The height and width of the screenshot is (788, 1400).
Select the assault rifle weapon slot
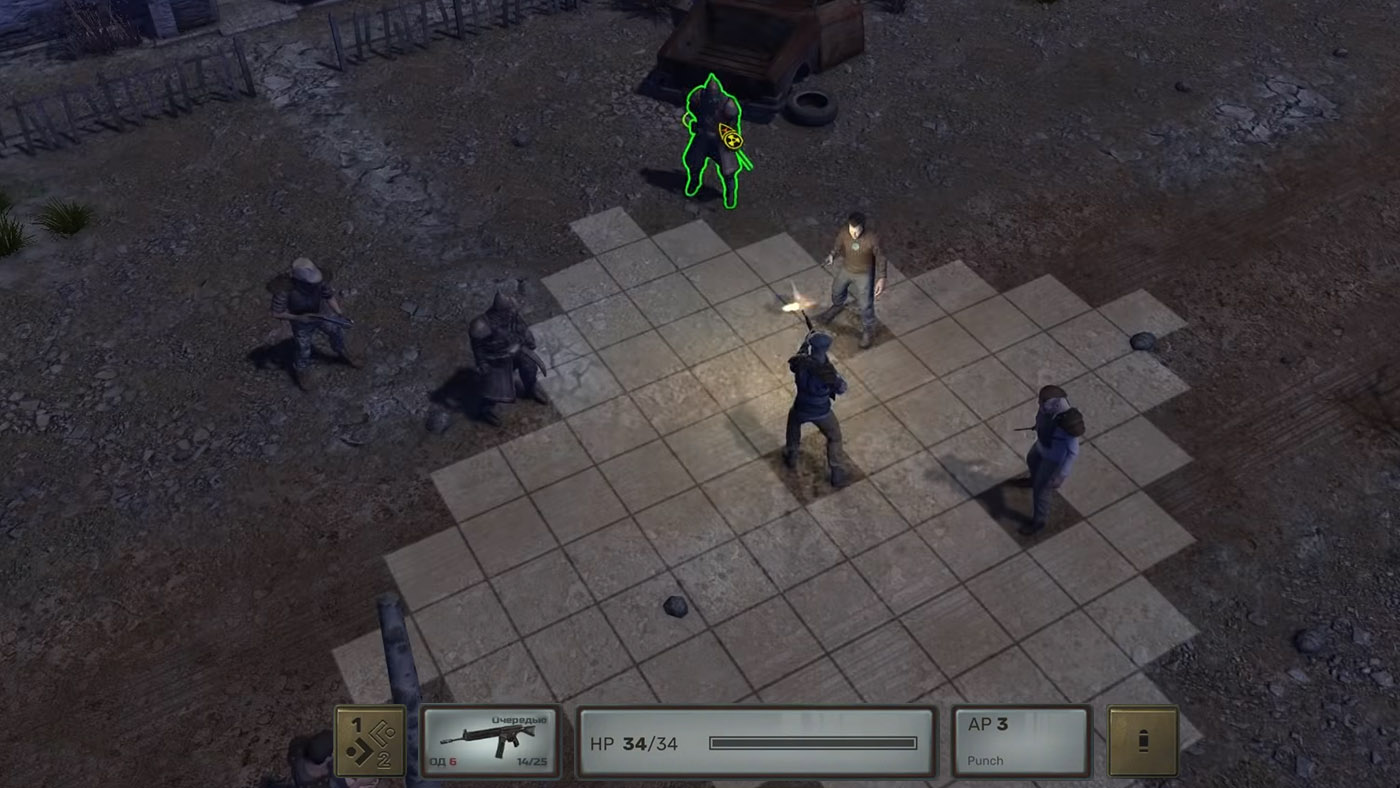pos(490,741)
